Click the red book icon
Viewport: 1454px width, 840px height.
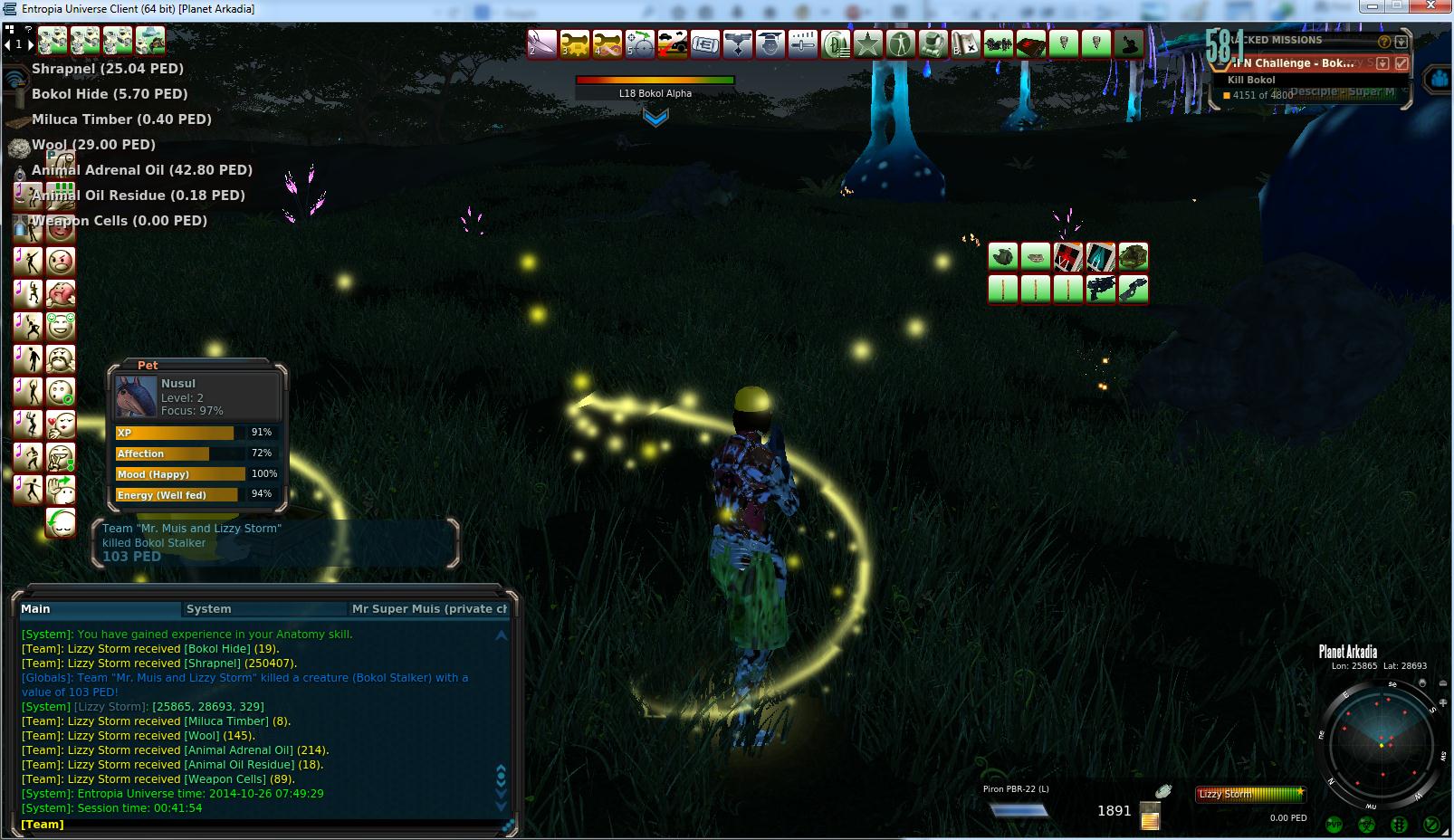click(x=1031, y=43)
